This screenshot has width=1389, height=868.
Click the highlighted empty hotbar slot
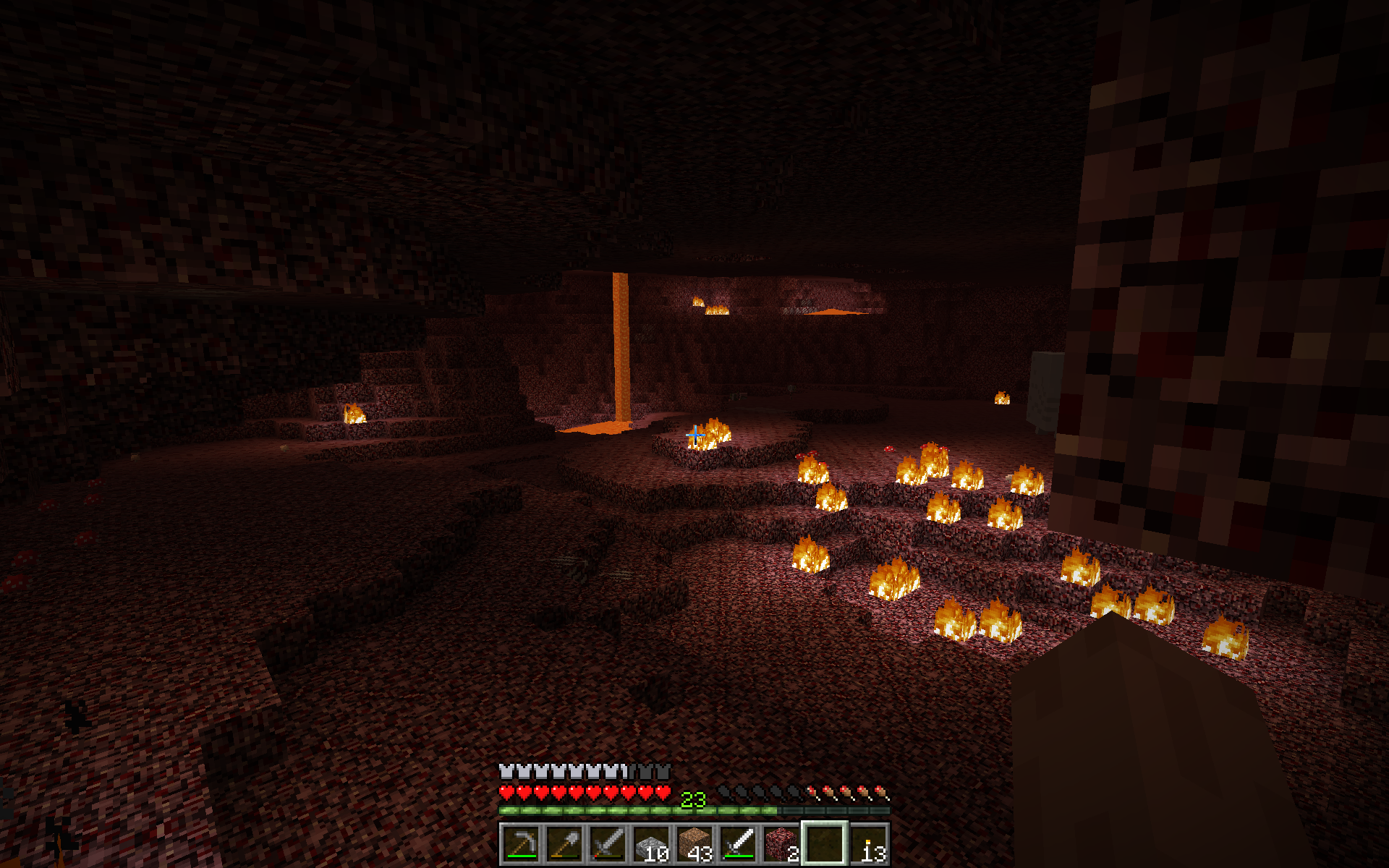(825, 843)
